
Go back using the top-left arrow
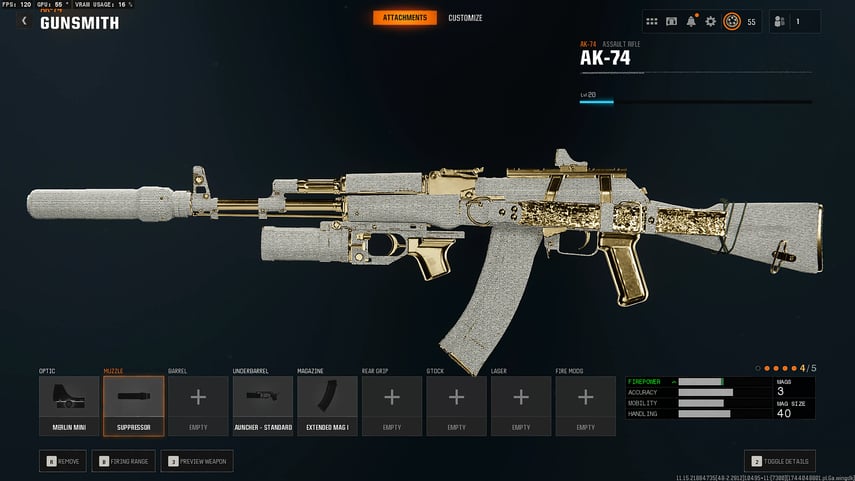pos(24,21)
